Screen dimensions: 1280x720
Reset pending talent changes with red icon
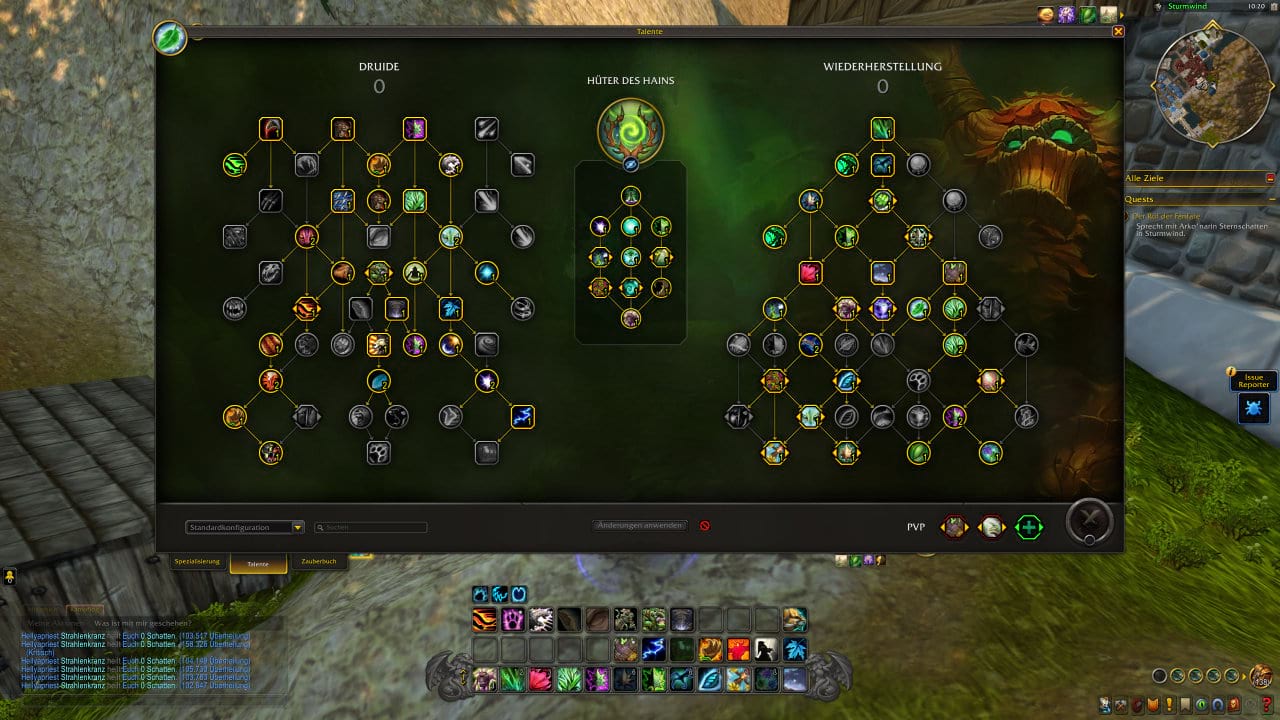point(705,525)
